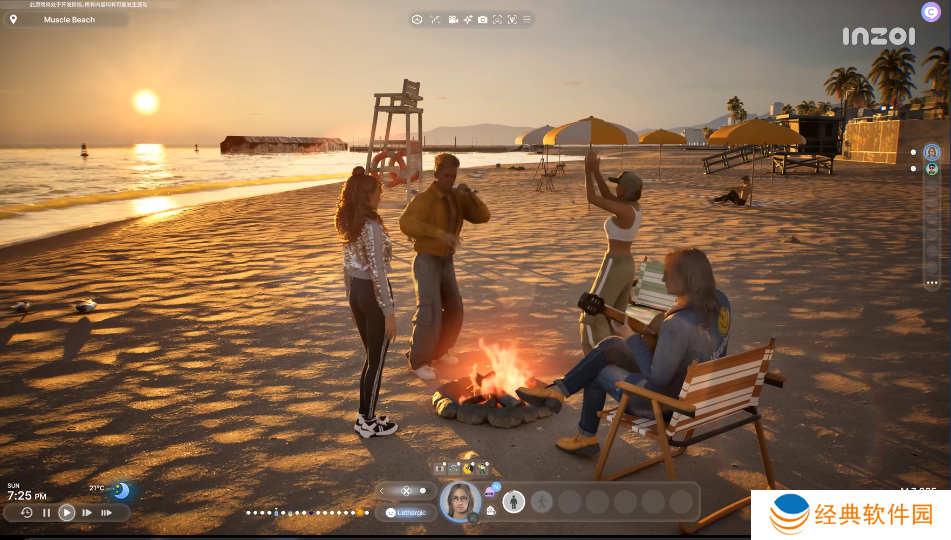Set time to normal play speed
Viewport: 951px width, 540px height.
click(x=67, y=512)
